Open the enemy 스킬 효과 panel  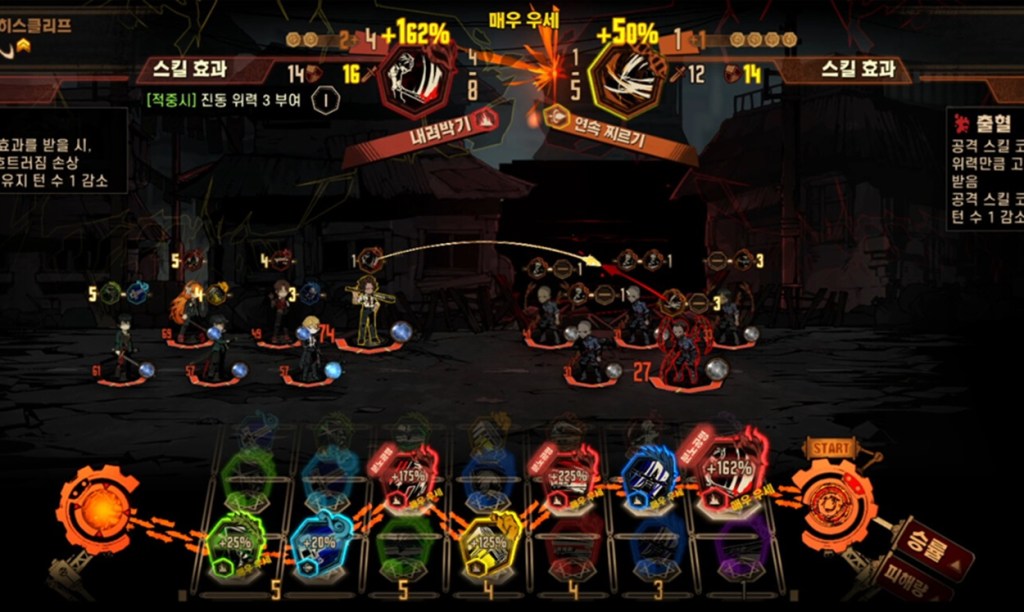click(850, 70)
